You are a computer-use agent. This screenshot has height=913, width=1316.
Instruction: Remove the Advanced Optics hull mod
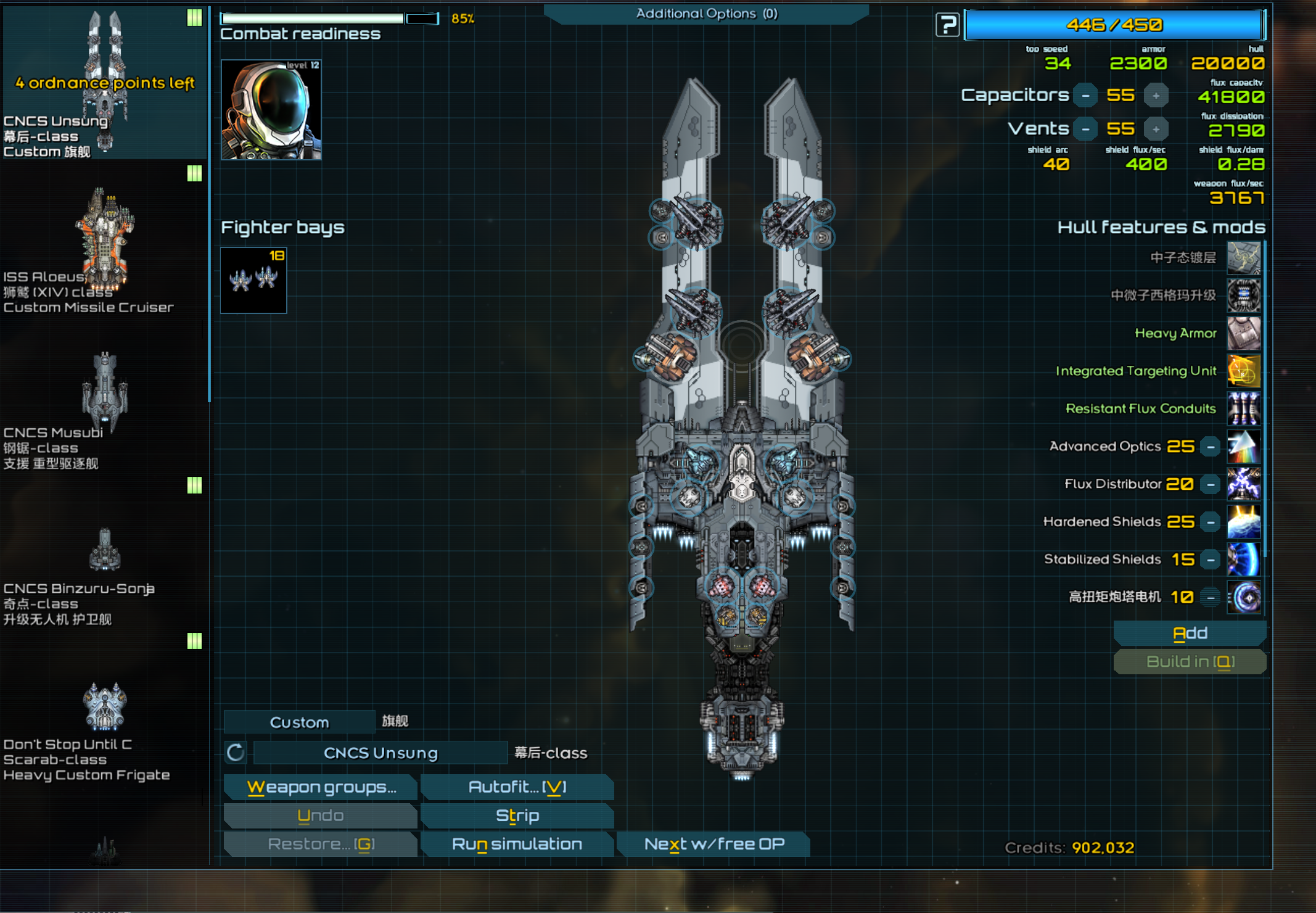pos(1211,447)
